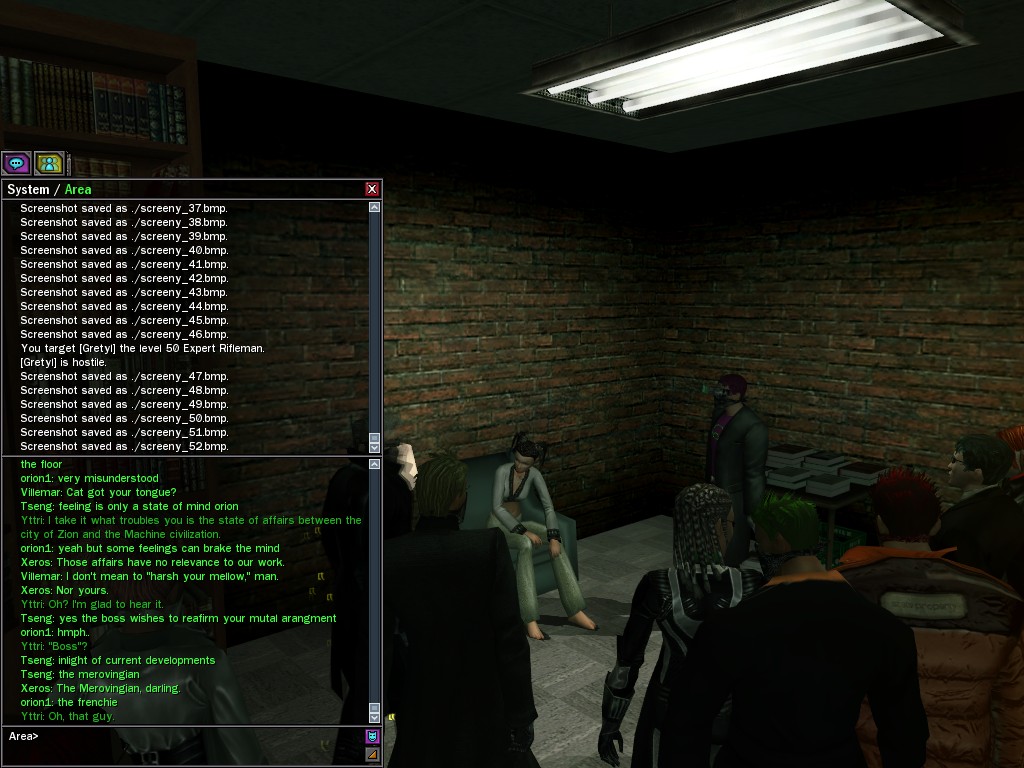Close the System / Area chat window
Viewport: 1024px width, 768px height.
click(372, 189)
